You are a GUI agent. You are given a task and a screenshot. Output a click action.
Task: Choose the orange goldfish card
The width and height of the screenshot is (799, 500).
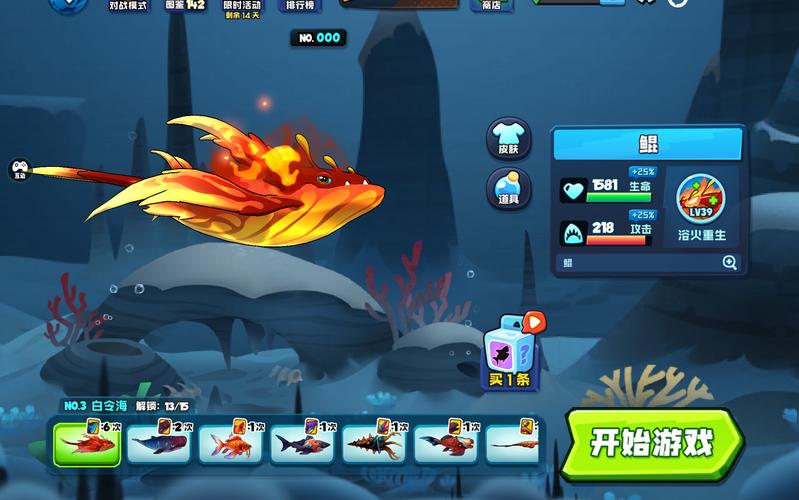pos(231,441)
